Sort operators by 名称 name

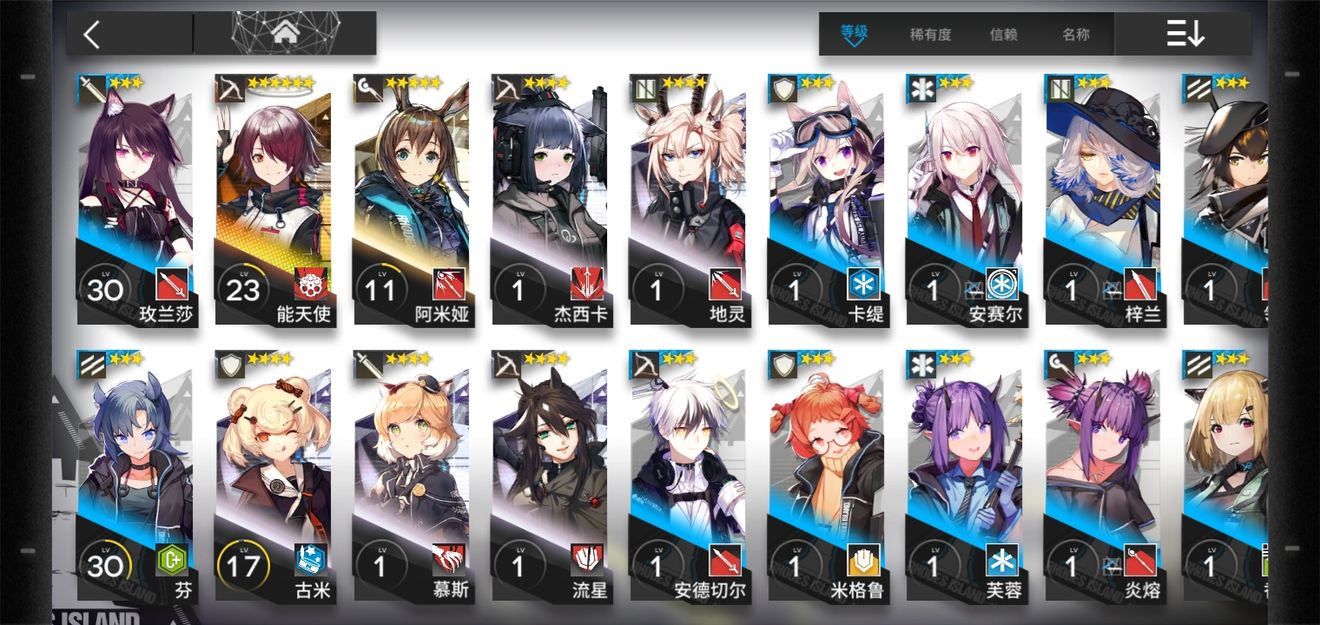[x=1076, y=34]
